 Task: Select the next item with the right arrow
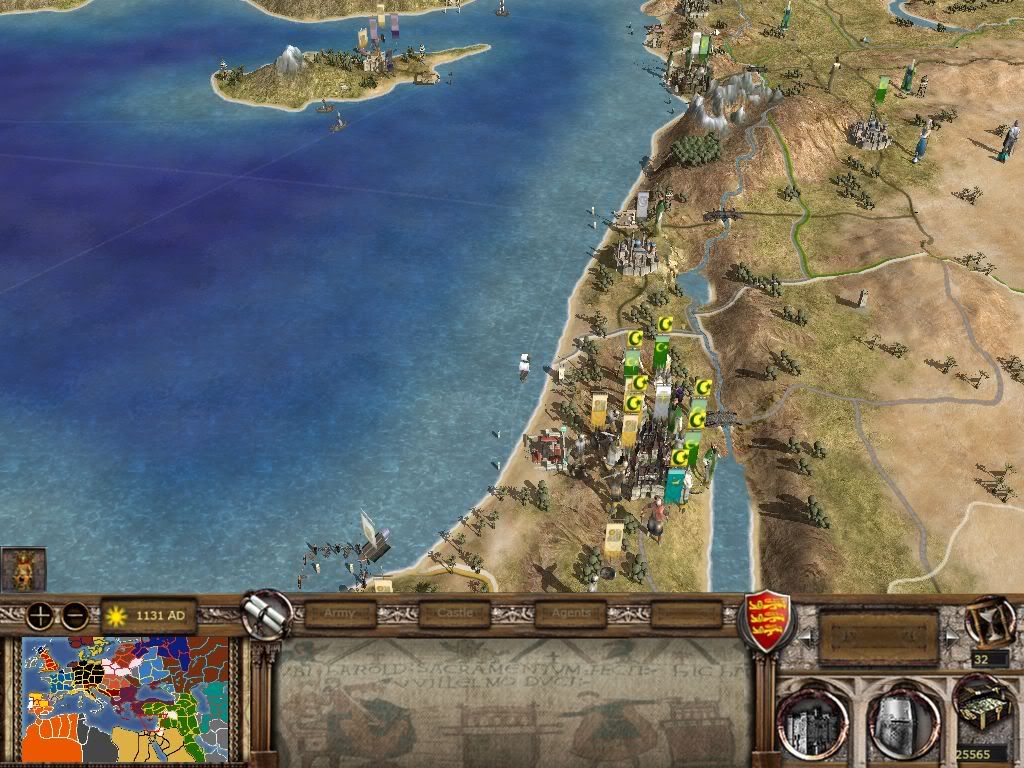[950, 637]
